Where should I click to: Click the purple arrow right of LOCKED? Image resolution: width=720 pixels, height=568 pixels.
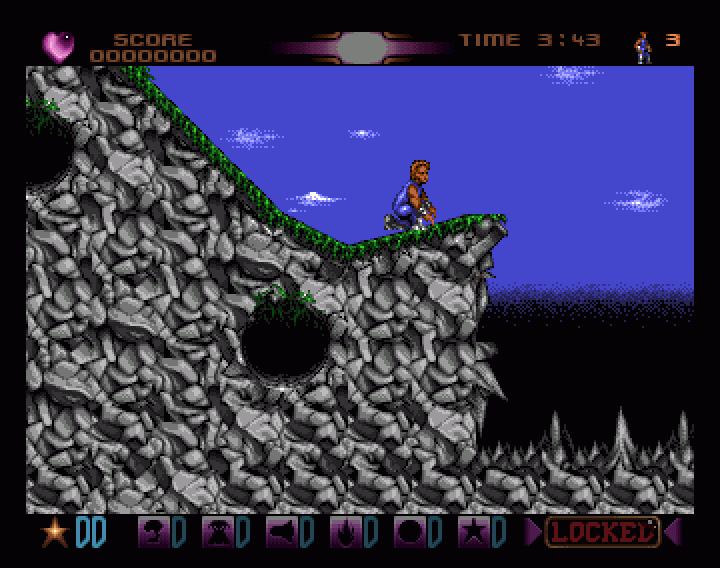coord(672,532)
